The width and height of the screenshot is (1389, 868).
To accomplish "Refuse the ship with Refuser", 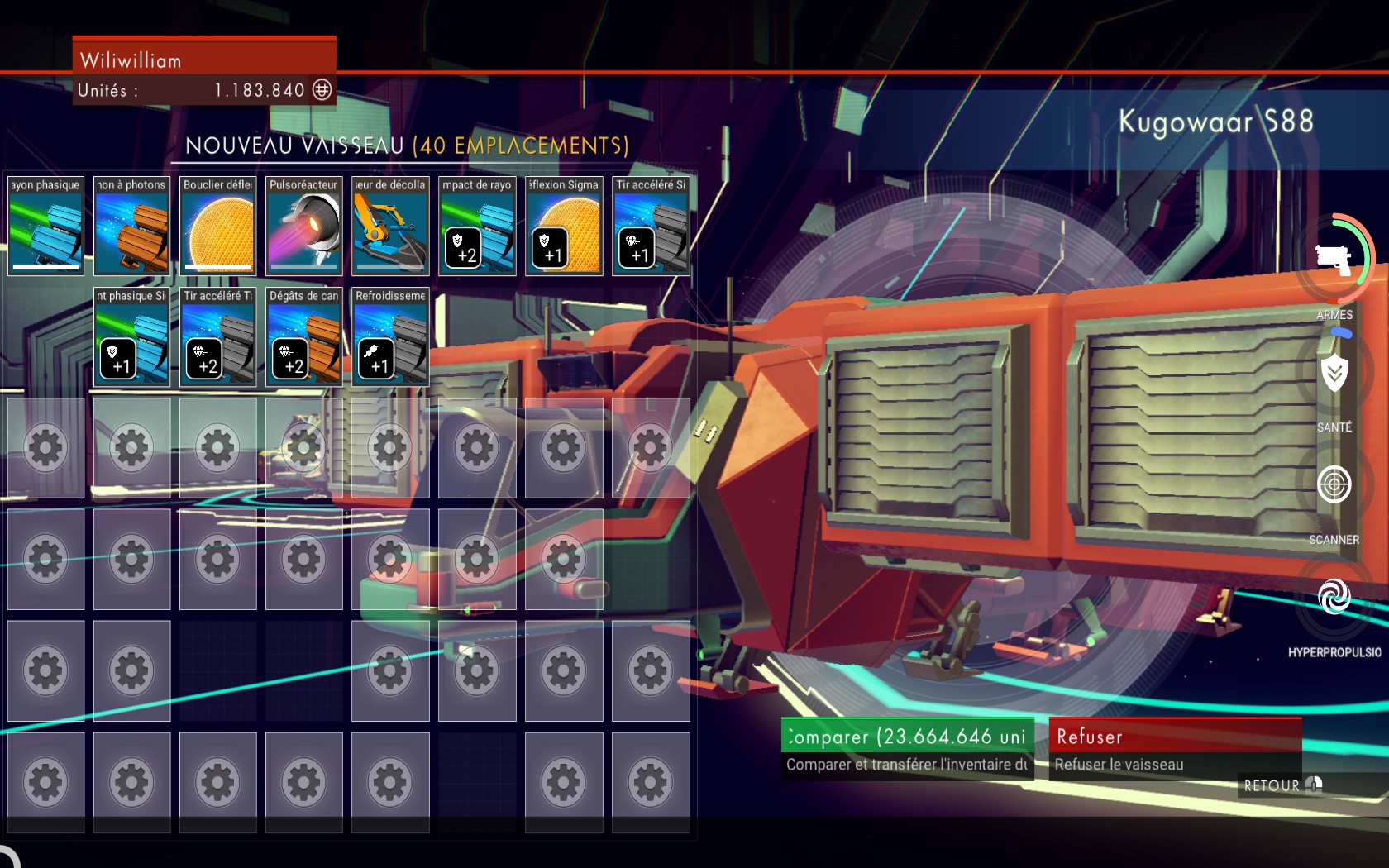I will (x=1175, y=736).
